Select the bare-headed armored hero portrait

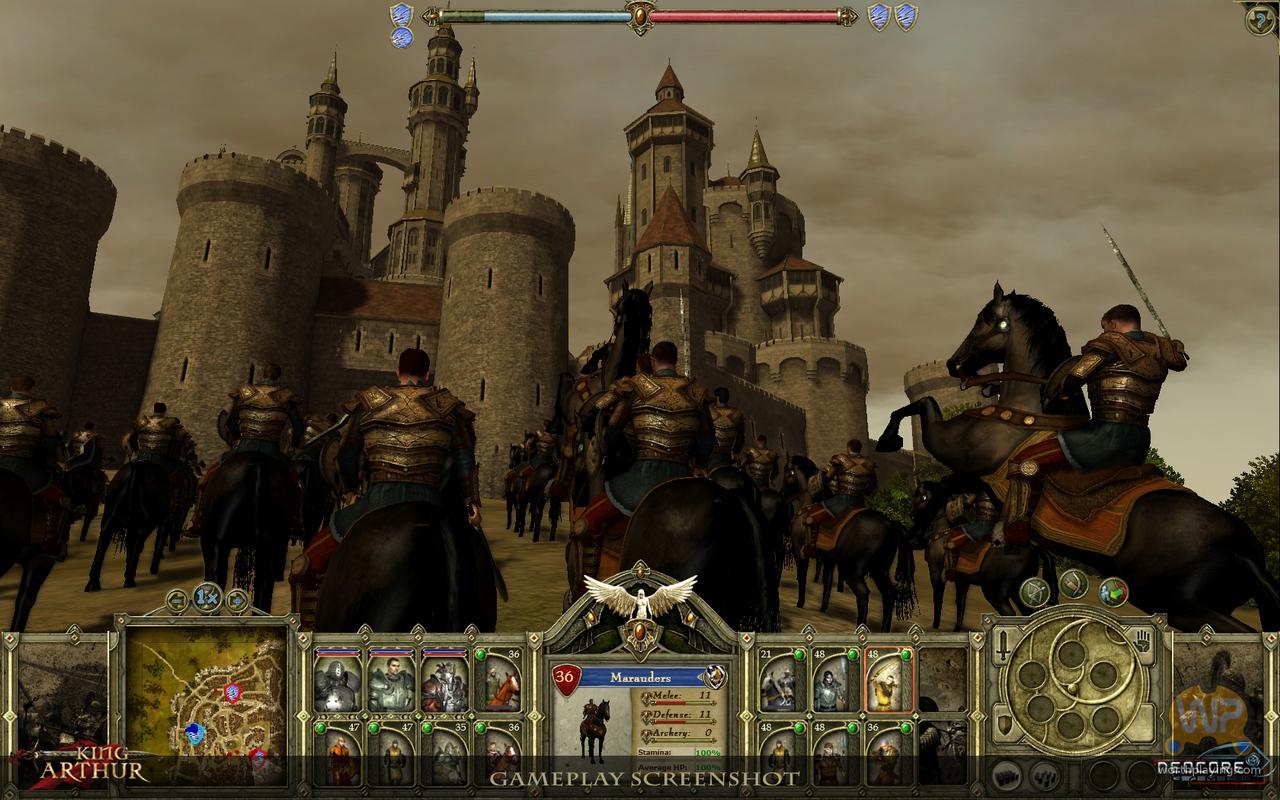click(390, 681)
